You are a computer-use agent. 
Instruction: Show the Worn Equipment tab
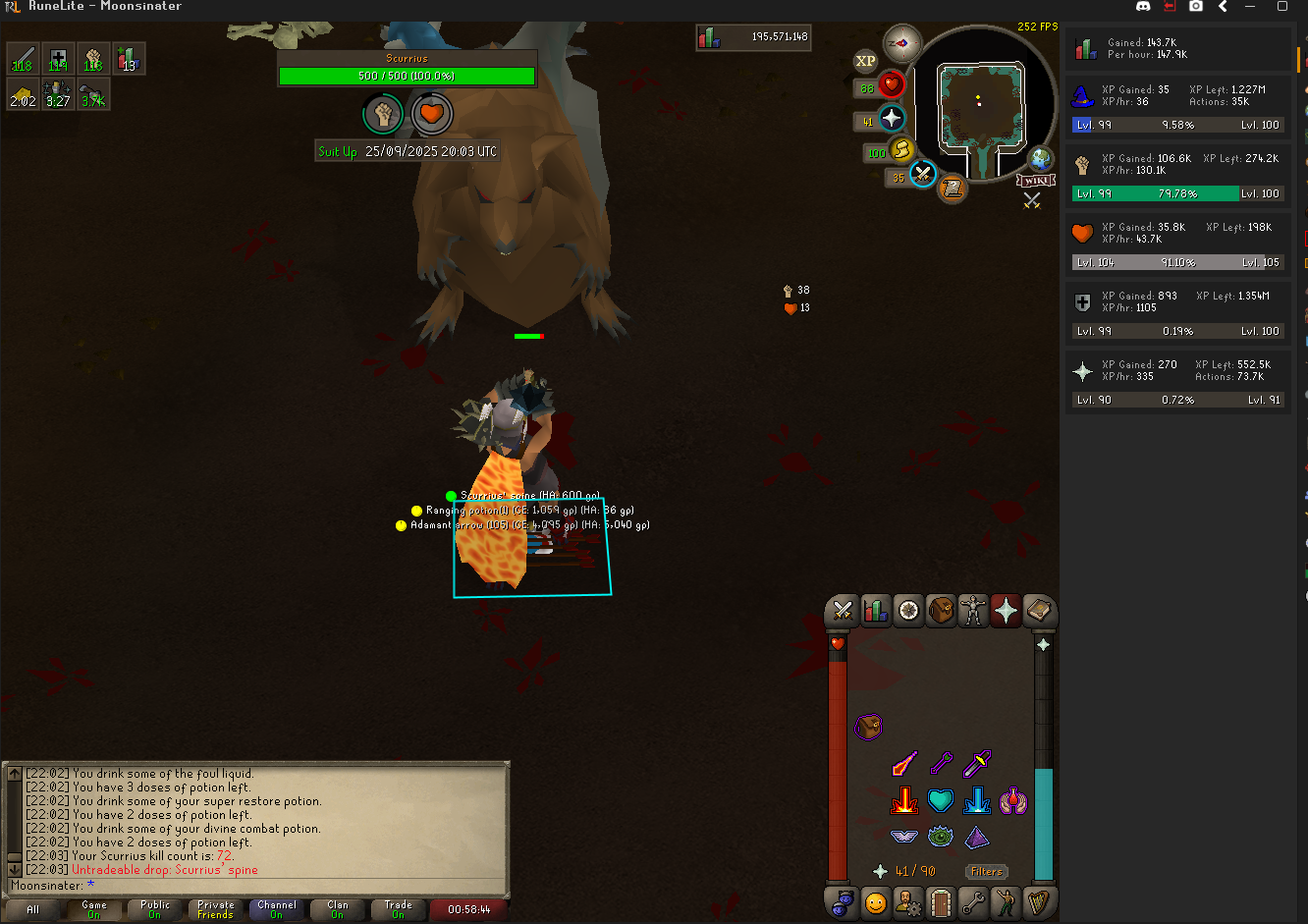pos(973,611)
